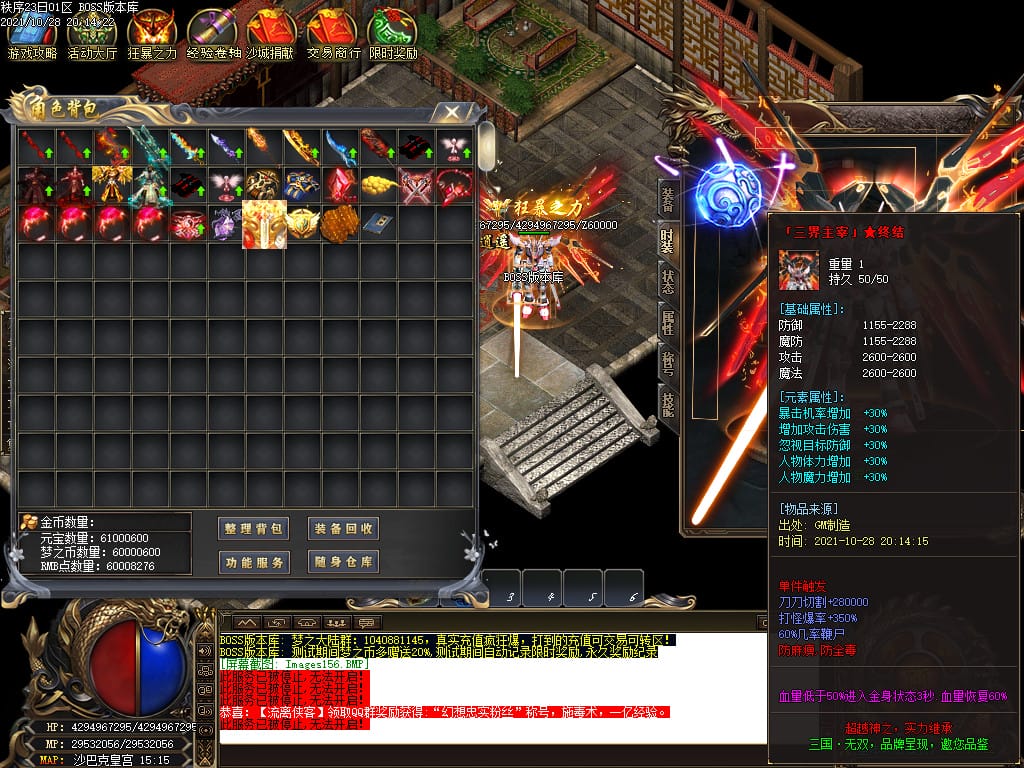The image size is (1024, 768).
Task: Switch to the 技能 skills tab
Action: coord(667,400)
